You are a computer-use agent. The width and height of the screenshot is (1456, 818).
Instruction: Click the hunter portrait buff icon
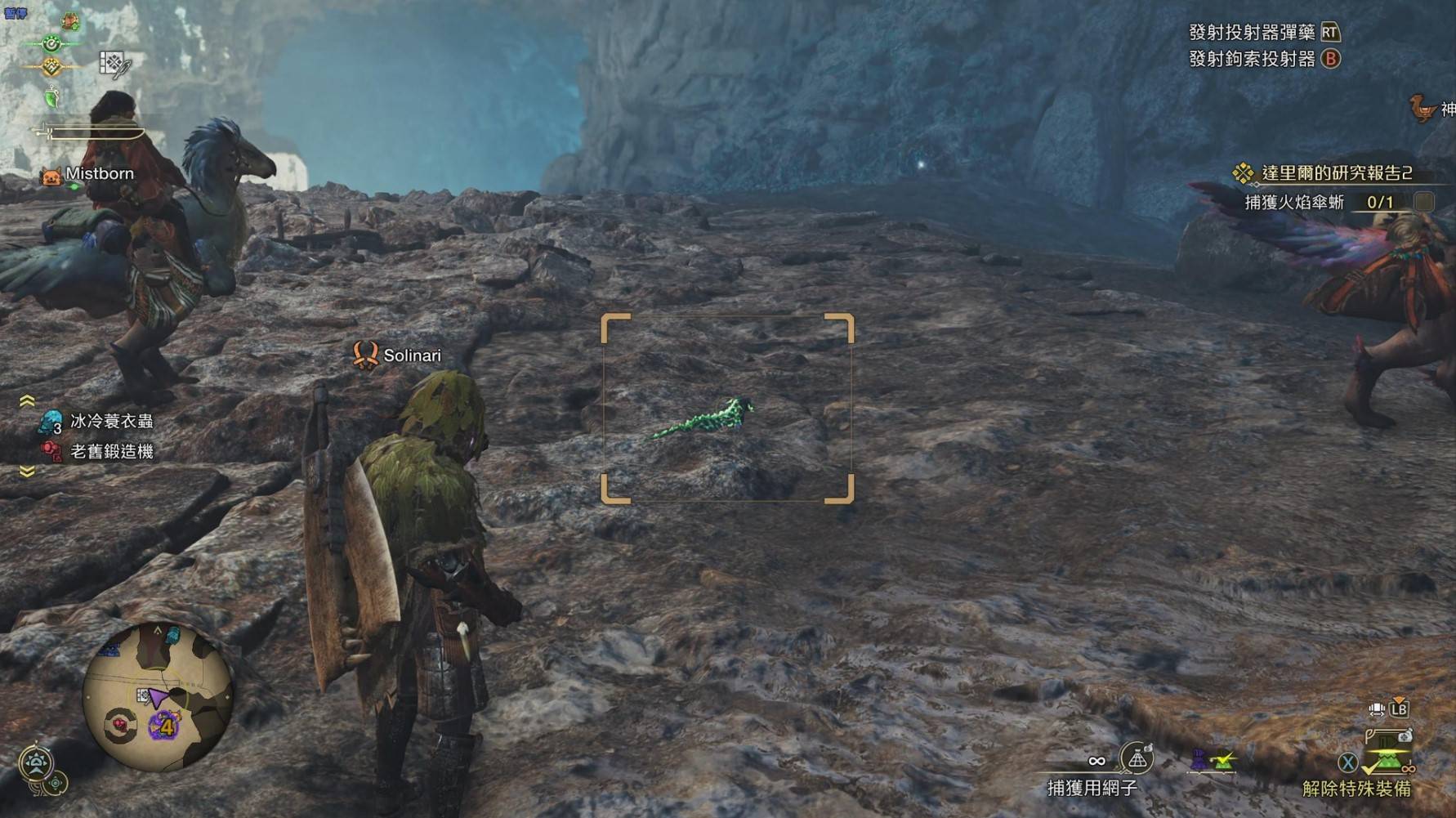[71, 20]
